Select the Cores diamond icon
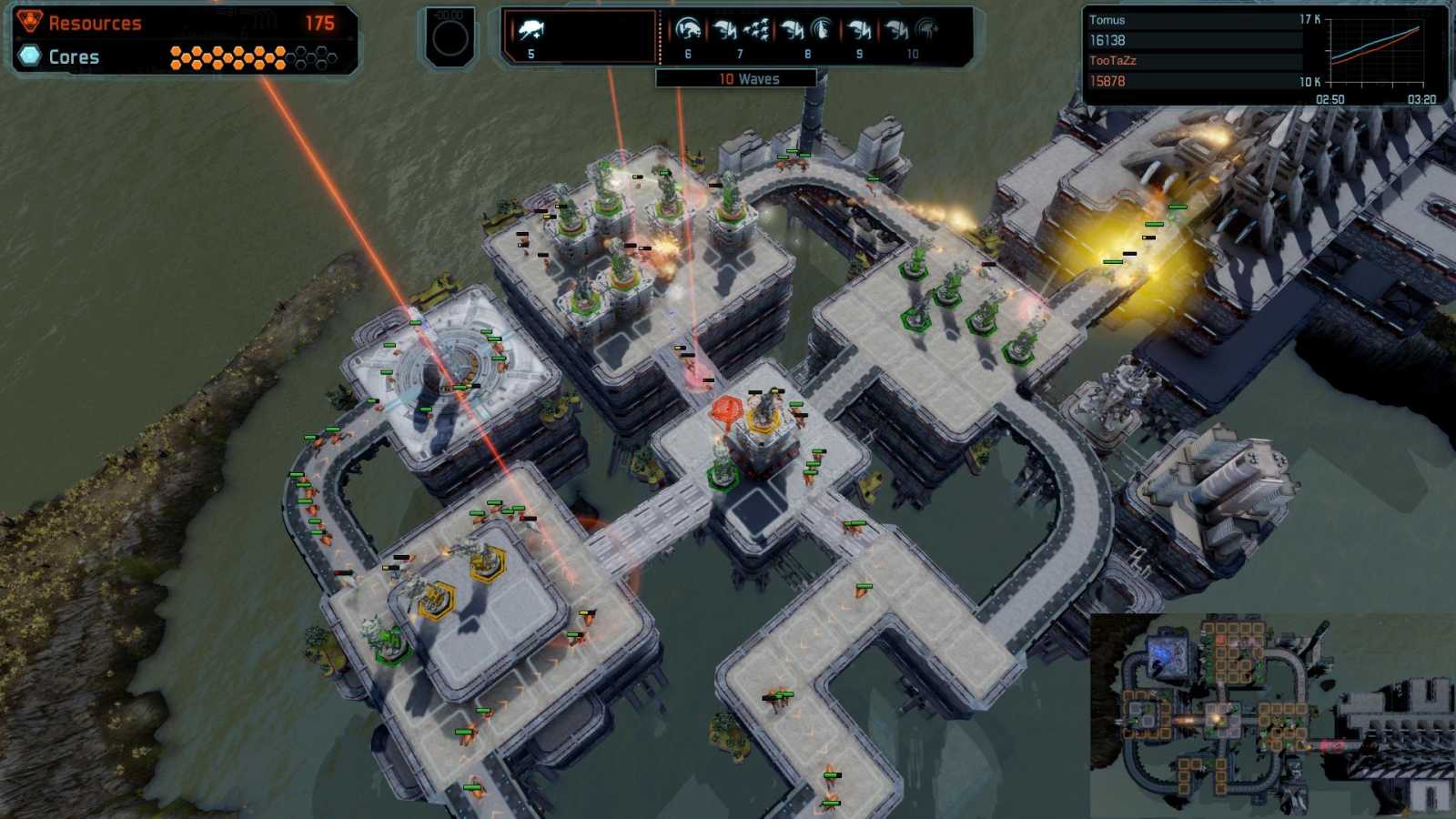The width and height of the screenshot is (1456, 819). pos(28,56)
